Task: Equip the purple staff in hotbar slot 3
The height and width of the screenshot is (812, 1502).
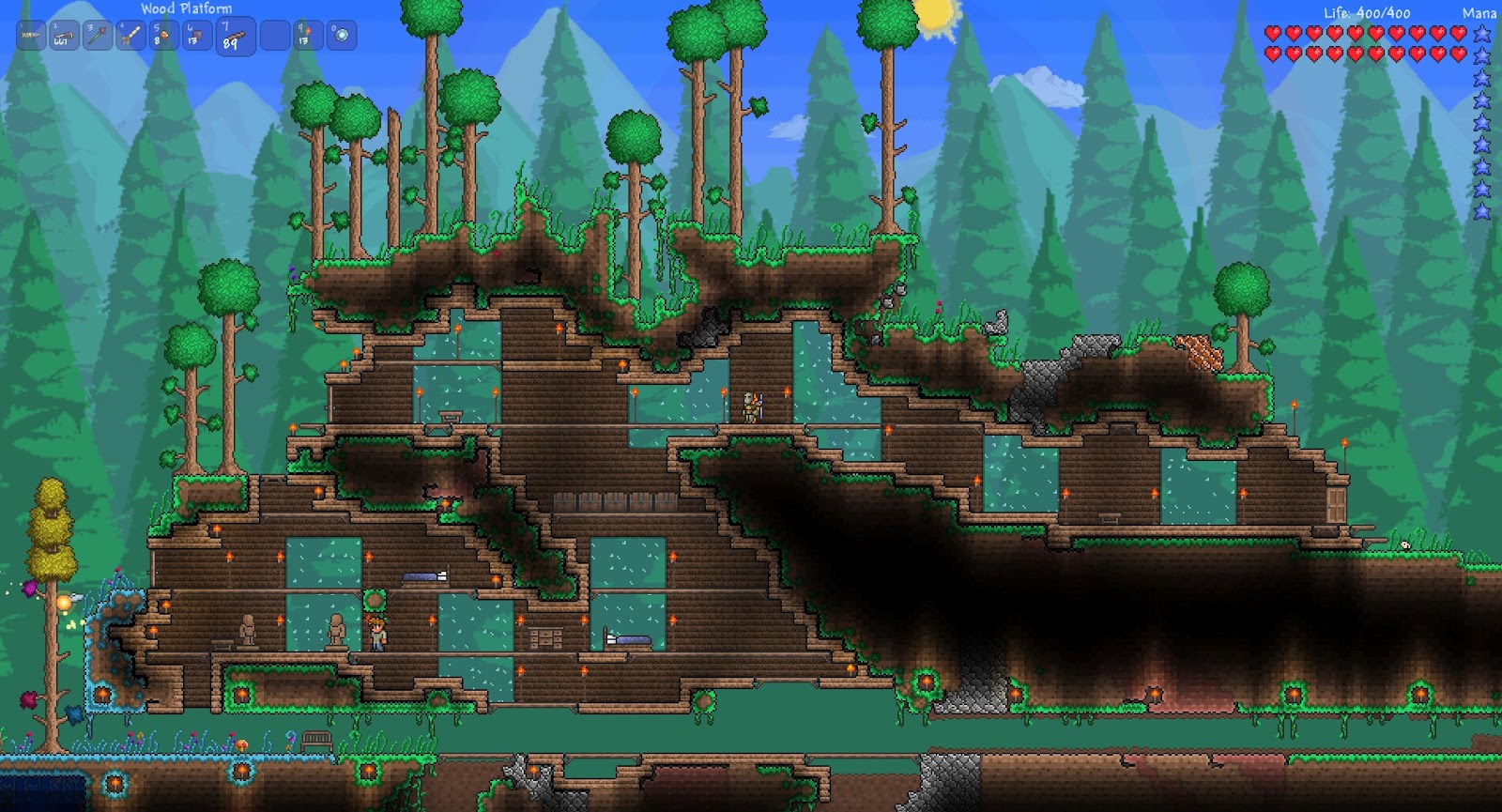Action: pyautogui.click(x=97, y=35)
